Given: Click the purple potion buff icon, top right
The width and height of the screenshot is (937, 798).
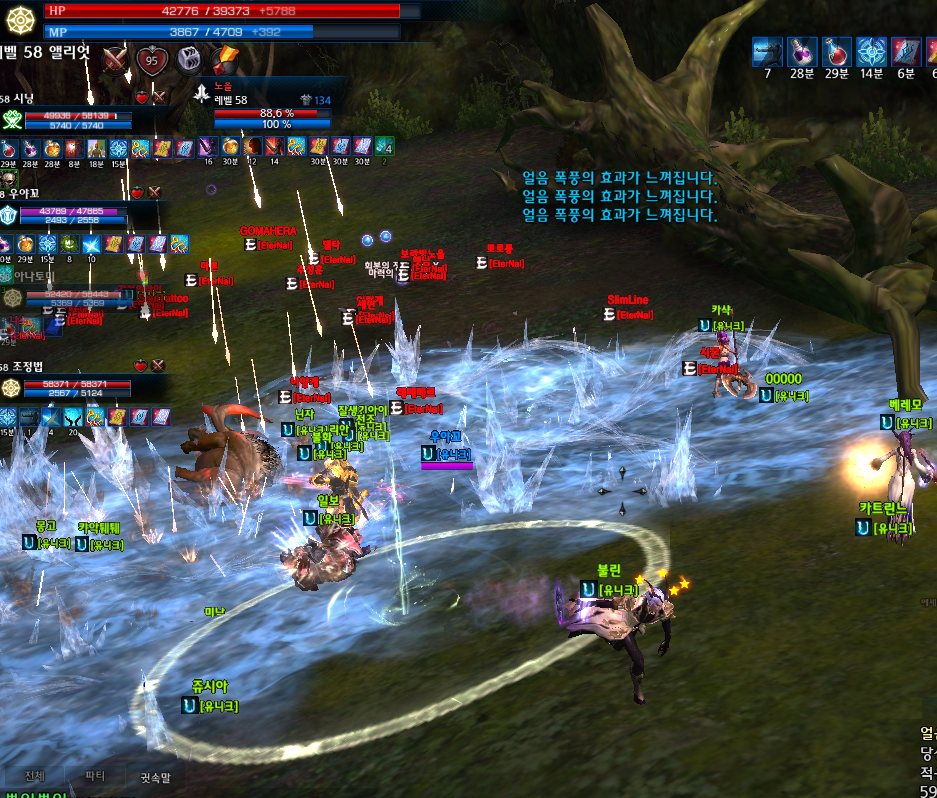Looking at the screenshot, I should [x=801, y=52].
